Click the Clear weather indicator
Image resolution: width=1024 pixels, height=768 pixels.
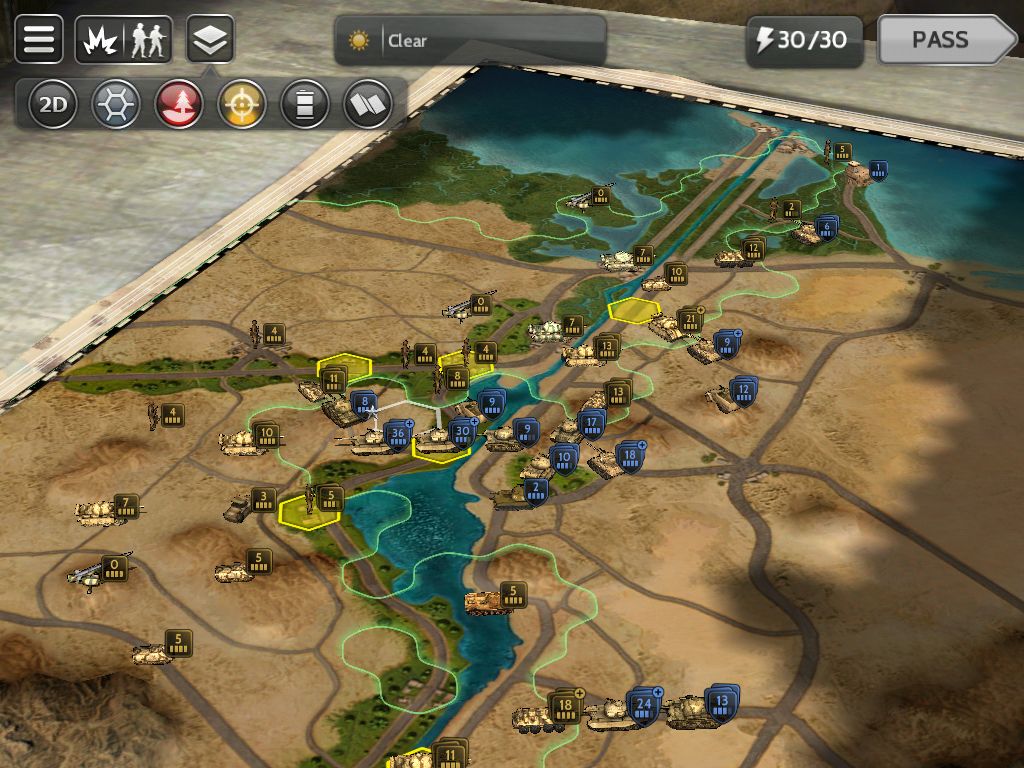click(470, 41)
